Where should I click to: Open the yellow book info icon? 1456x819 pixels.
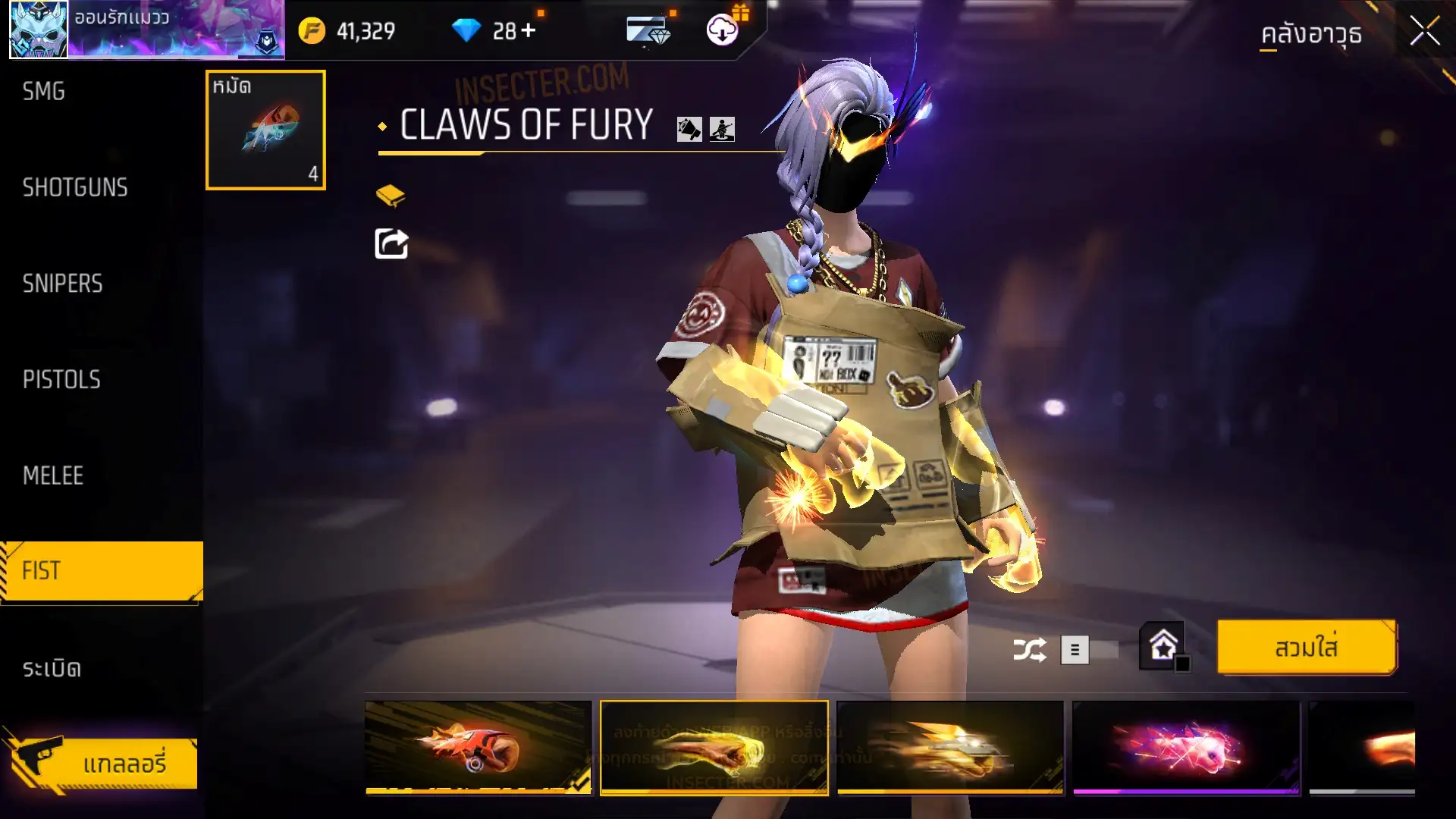[x=391, y=196]
